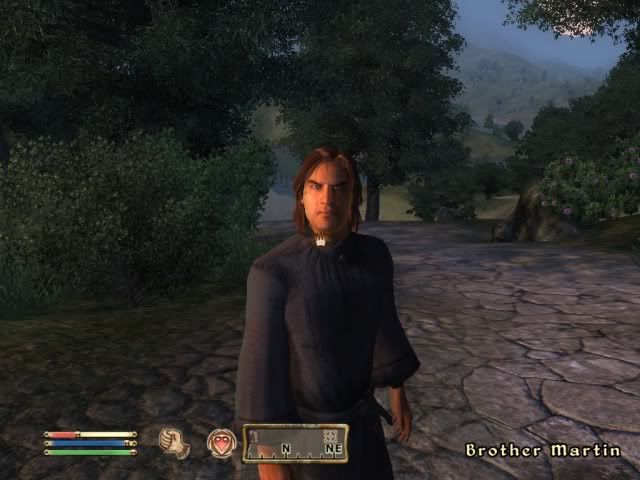Select the square map marker on the compass
This screenshot has width=640, height=480.
click(x=330, y=435)
